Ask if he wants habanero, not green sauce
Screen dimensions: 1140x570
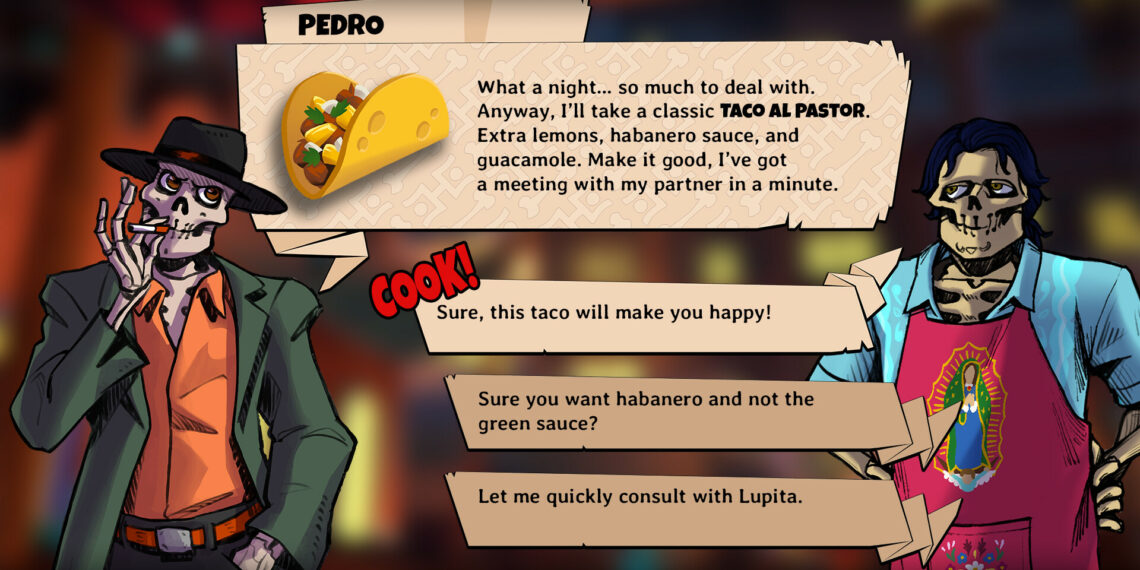[645, 411]
